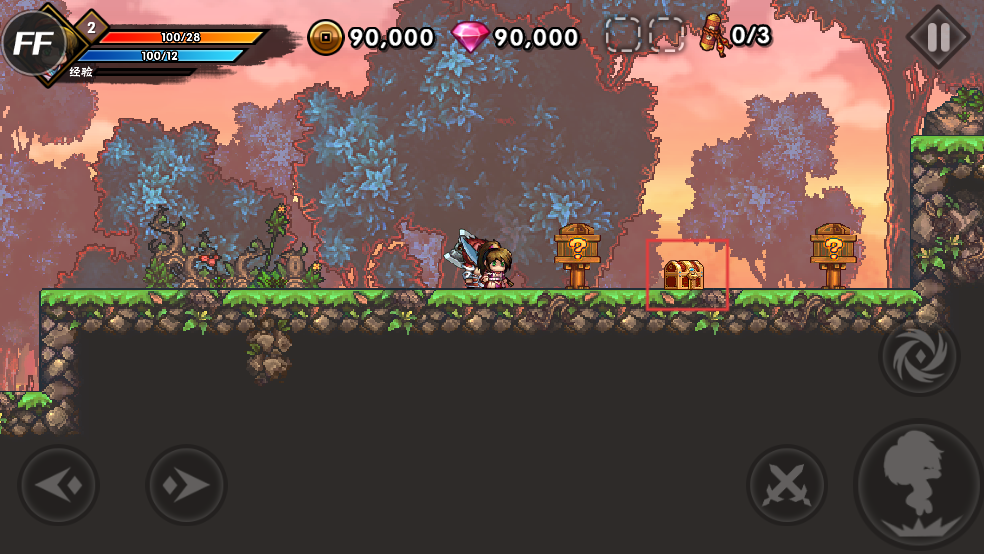The width and height of the screenshot is (984, 554).
Task: Activate the swirl dash skill button
Action: [x=919, y=356]
